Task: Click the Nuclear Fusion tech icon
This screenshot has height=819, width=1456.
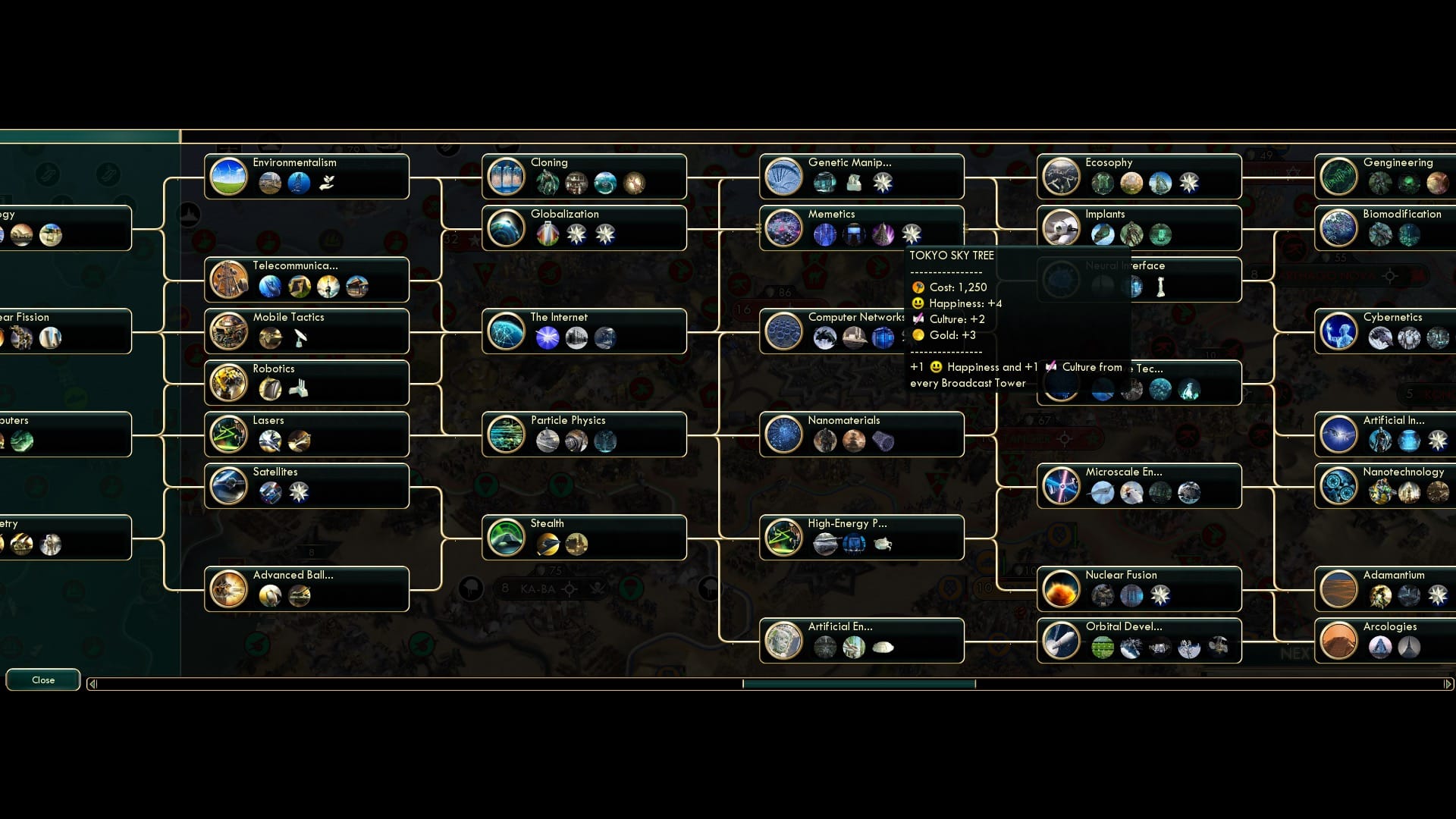Action: tap(1062, 589)
